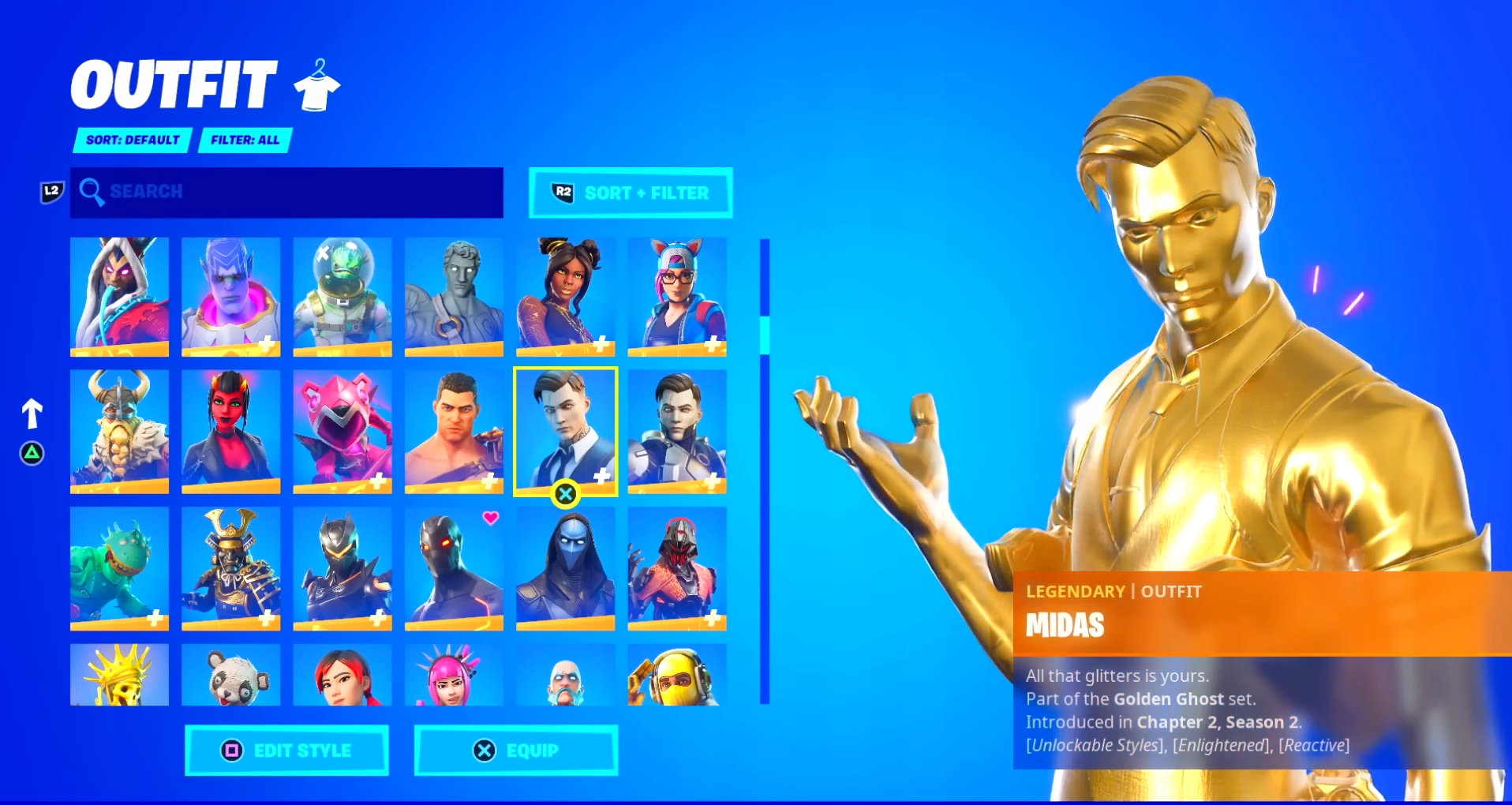Open the Filter: All dropdown
This screenshot has width=1512, height=805.
point(245,140)
